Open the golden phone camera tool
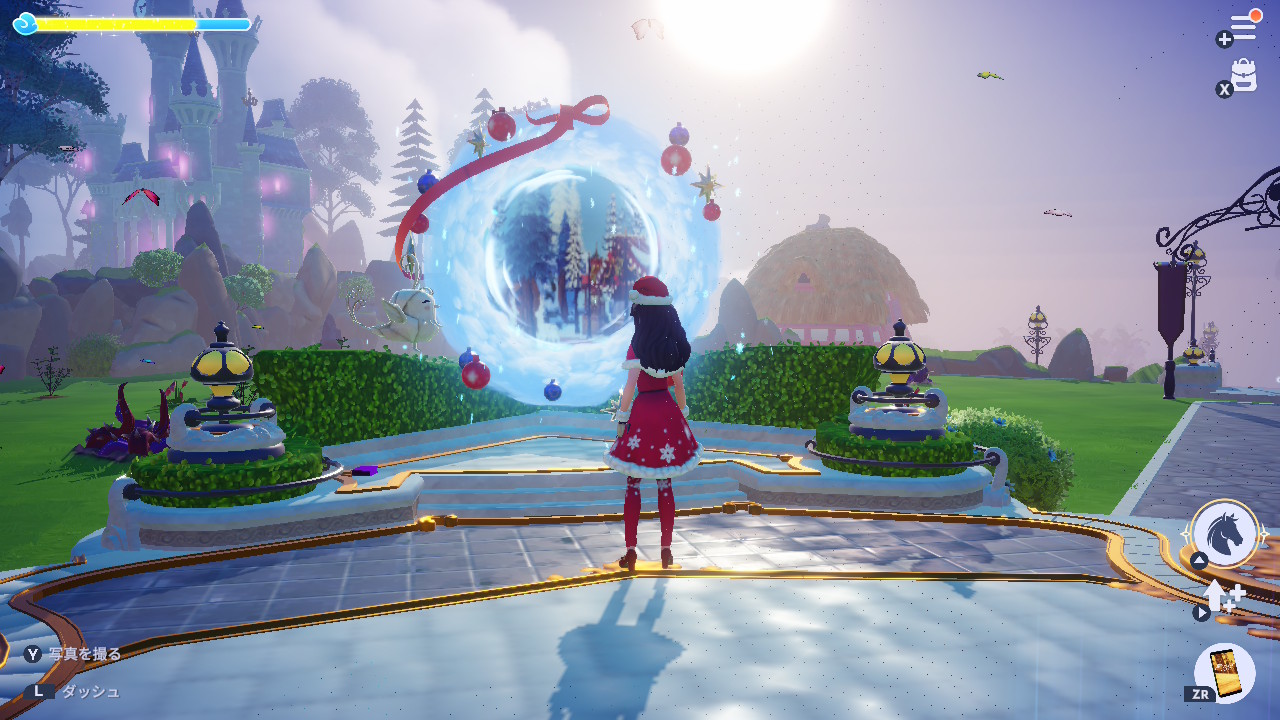Viewport: 1280px width, 720px height. click(x=1225, y=671)
